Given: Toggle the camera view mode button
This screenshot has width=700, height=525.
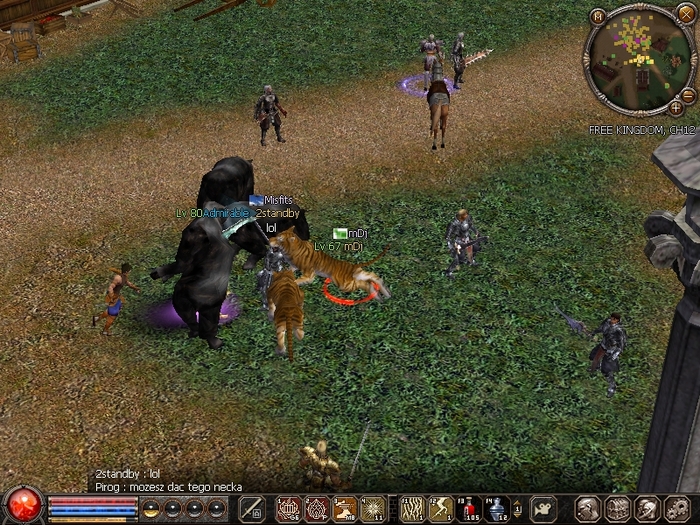Looking at the screenshot, I should (543, 509).
